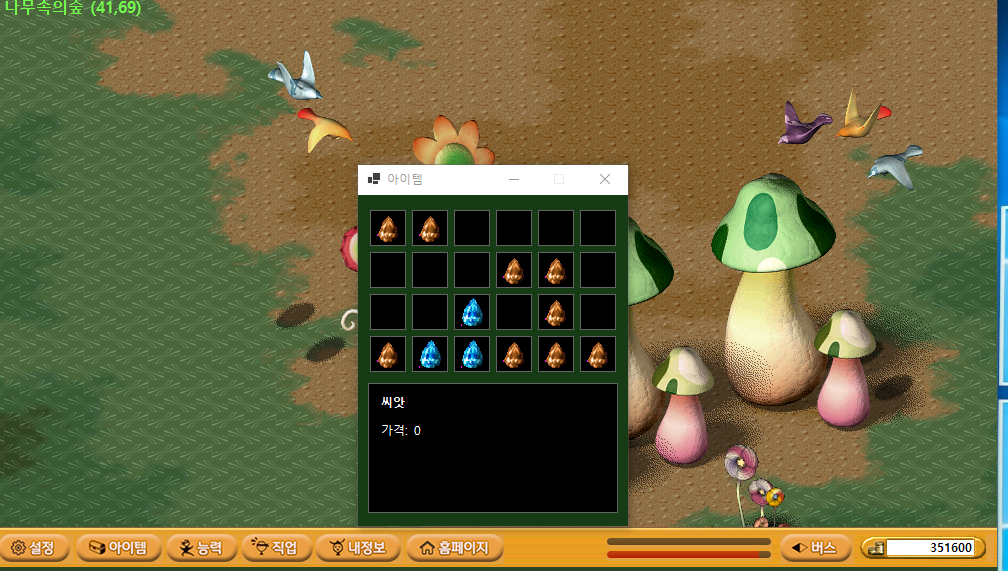Close the 아이템 inventory window

[604, 179]
